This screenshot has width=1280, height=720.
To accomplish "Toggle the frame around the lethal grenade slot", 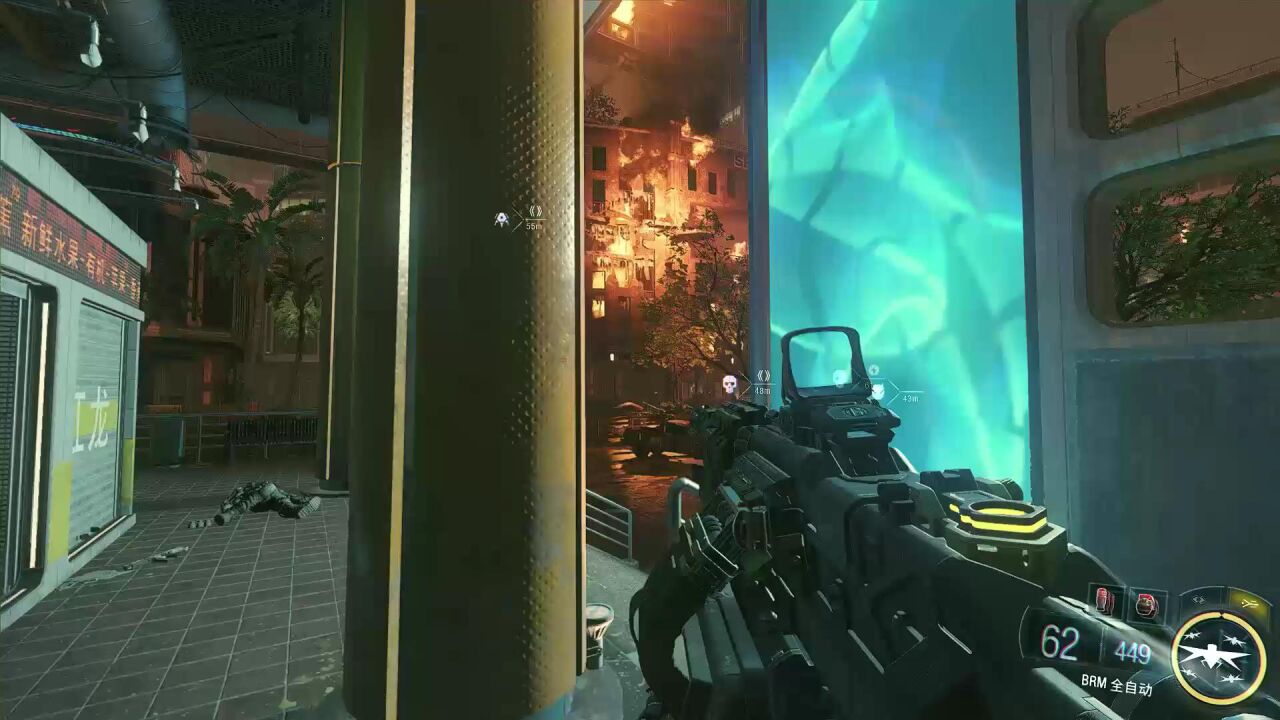I will (x=1146, y=603).
